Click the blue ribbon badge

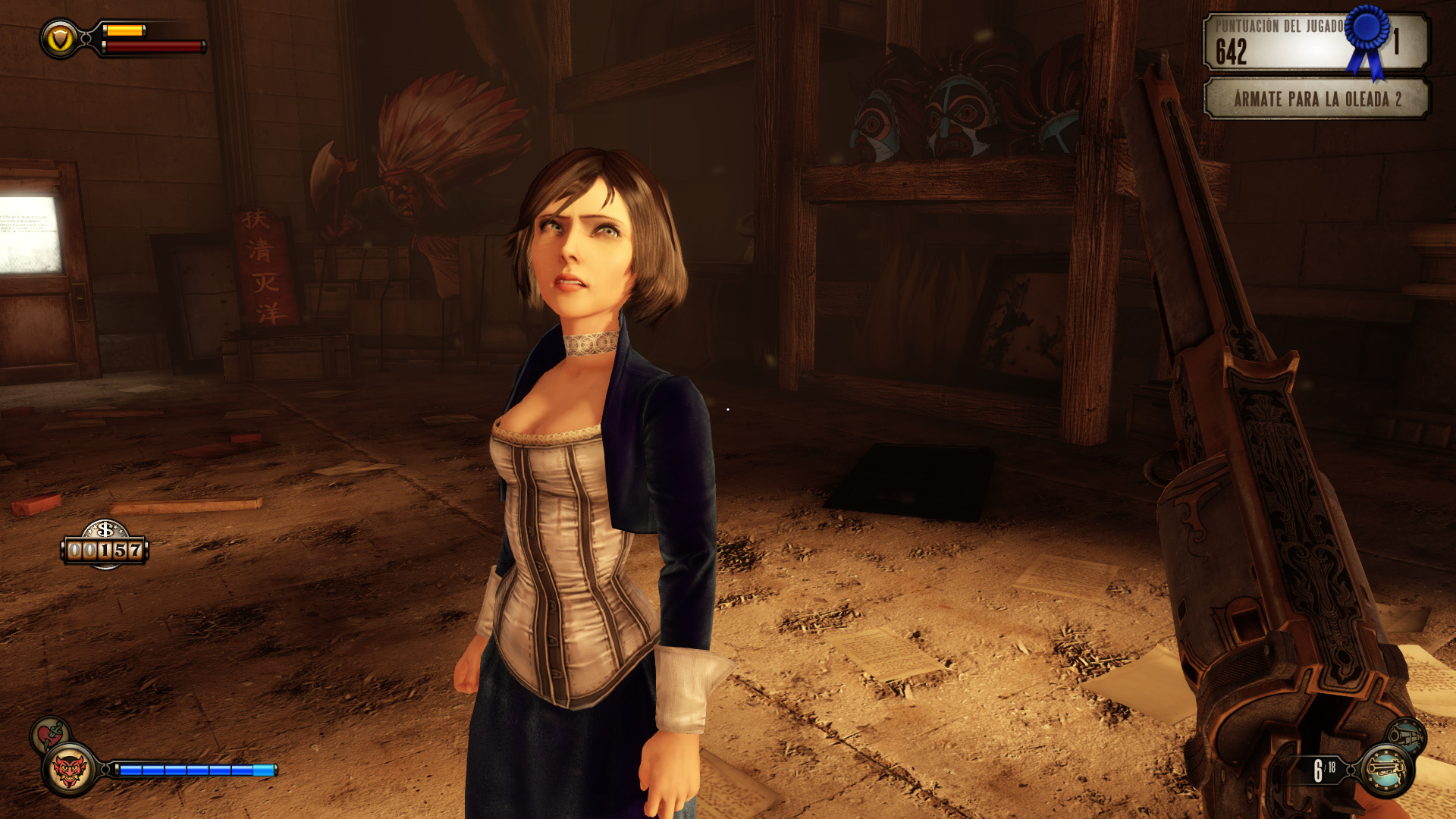1367,38
